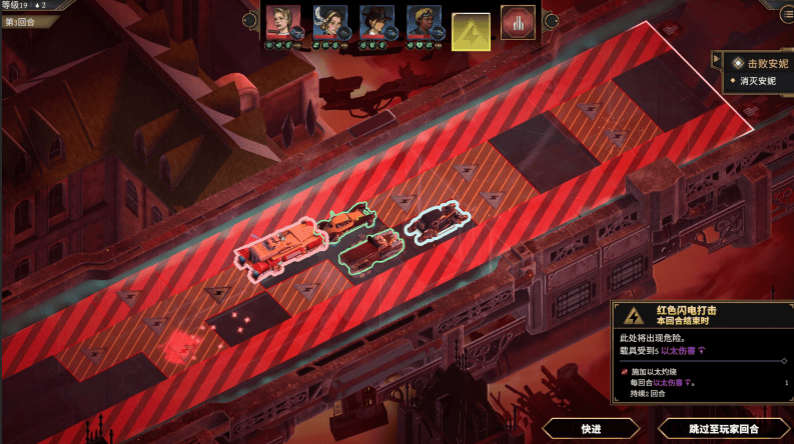The height and width of the screenshot is (444, 794).
Task: Select the dark-haired woman with moon portrait
Action: [328, 22]
